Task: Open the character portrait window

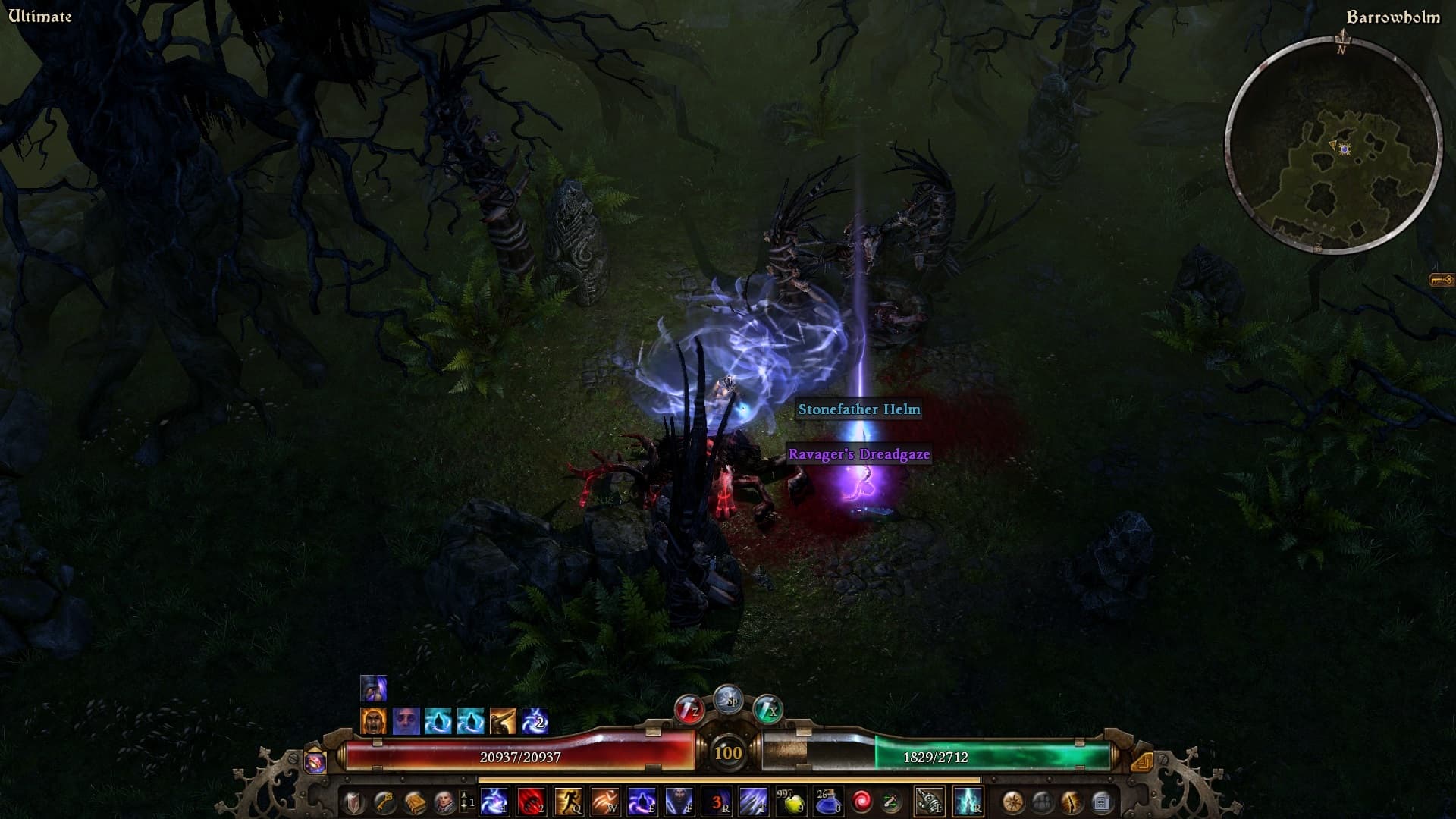Action: coord(444,801)
